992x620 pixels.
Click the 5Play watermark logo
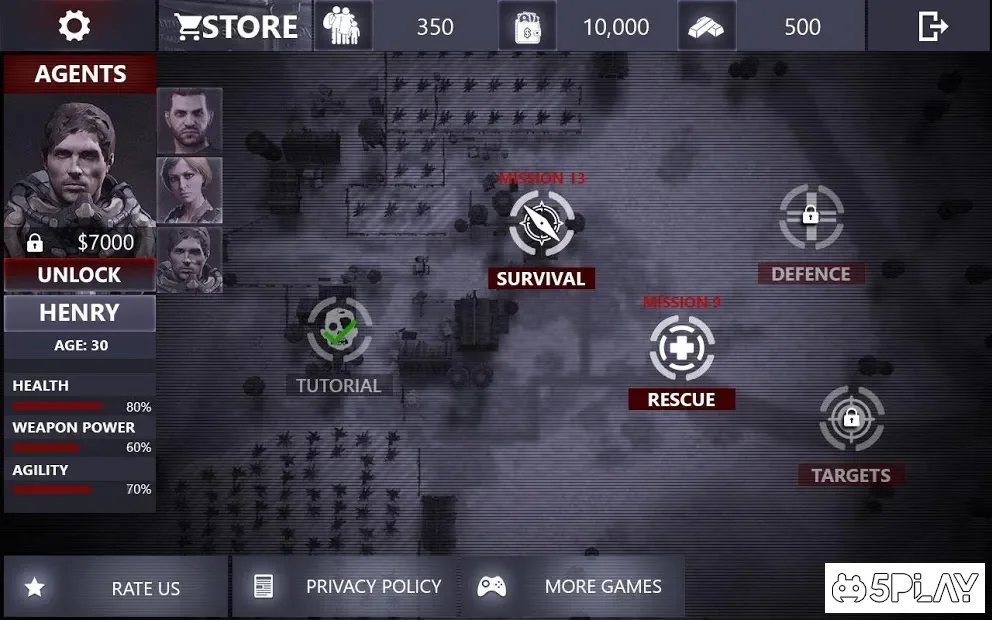(904, 588)
